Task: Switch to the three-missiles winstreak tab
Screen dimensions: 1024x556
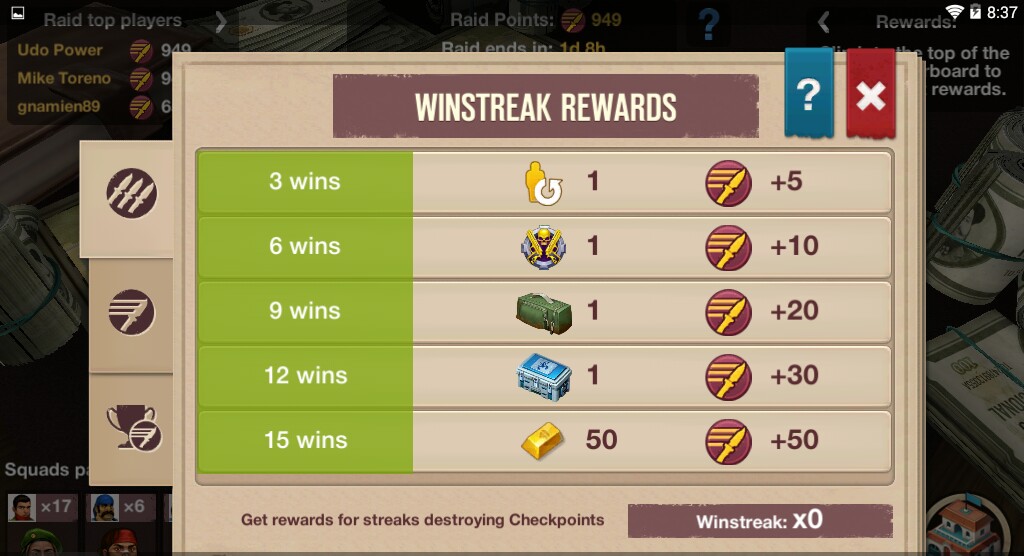Action: (x=131, y=196)
